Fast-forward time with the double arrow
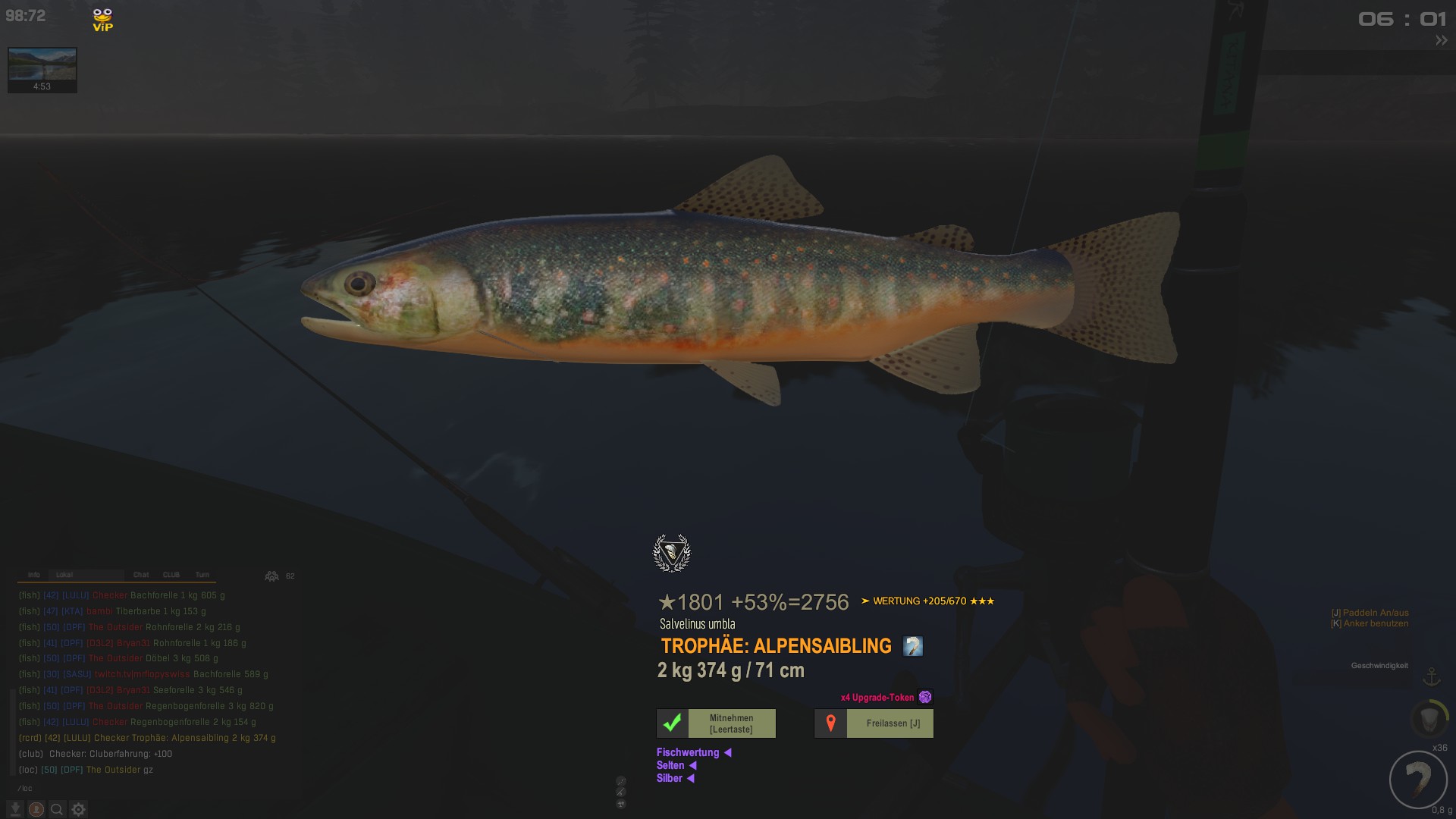Image resolution: width=1456 pixels, height=819 pixels. pos(1441,41)
